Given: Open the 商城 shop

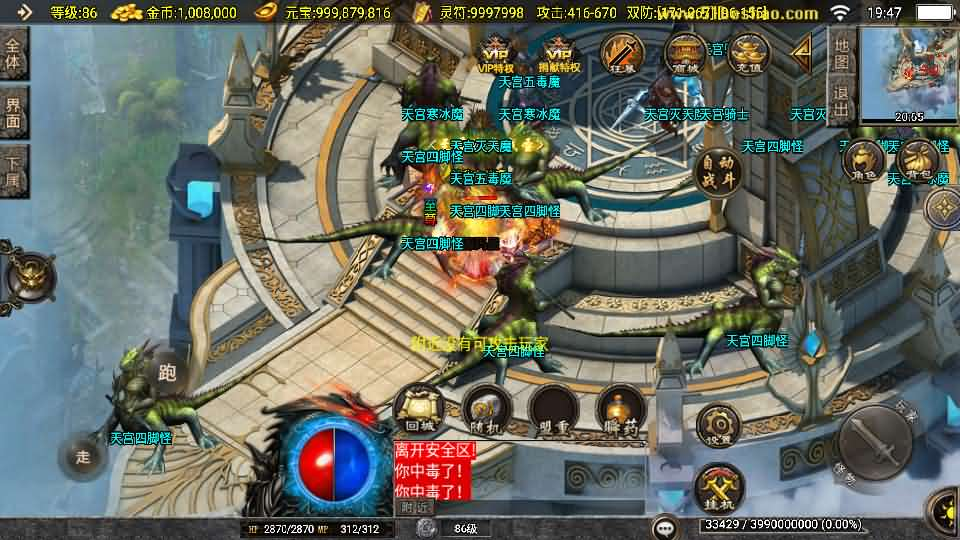Looking at the screenshot, I should [686, 54].
